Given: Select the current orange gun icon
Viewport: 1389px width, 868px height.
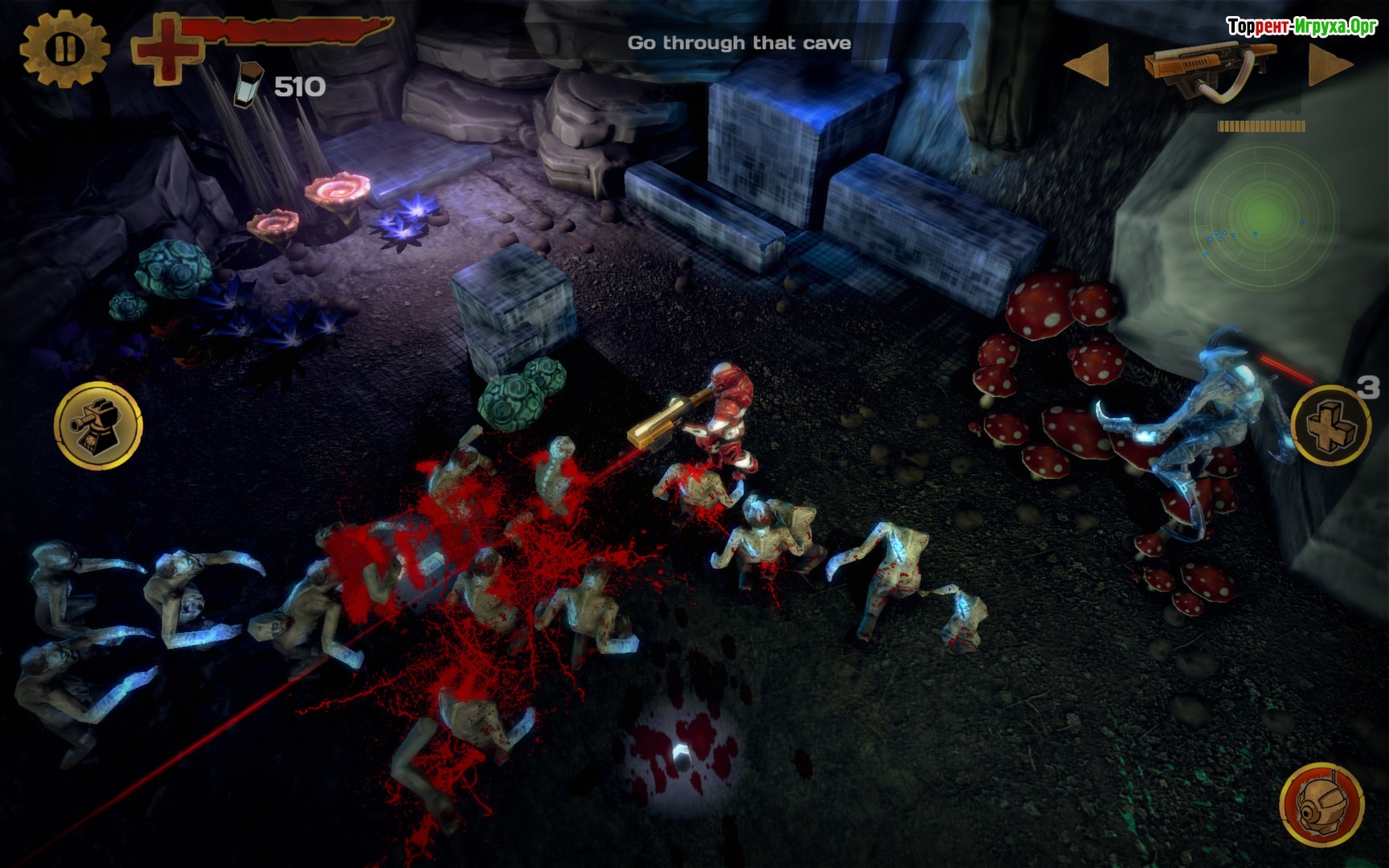Looking at the screenshot, I should coord(1211,67).
